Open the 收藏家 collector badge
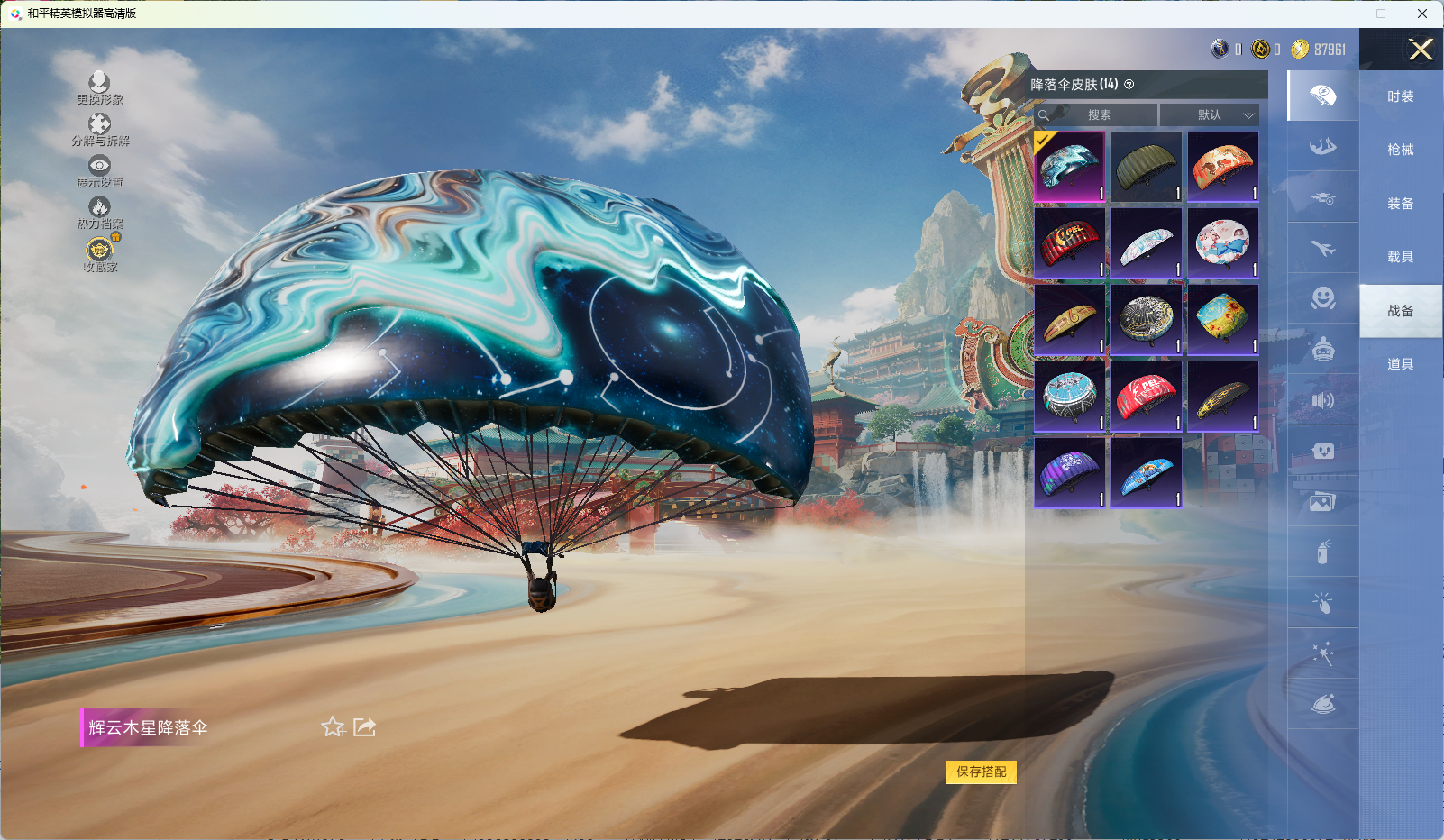Viewport: 1444px width, 840px height. (x=99, y=253)
